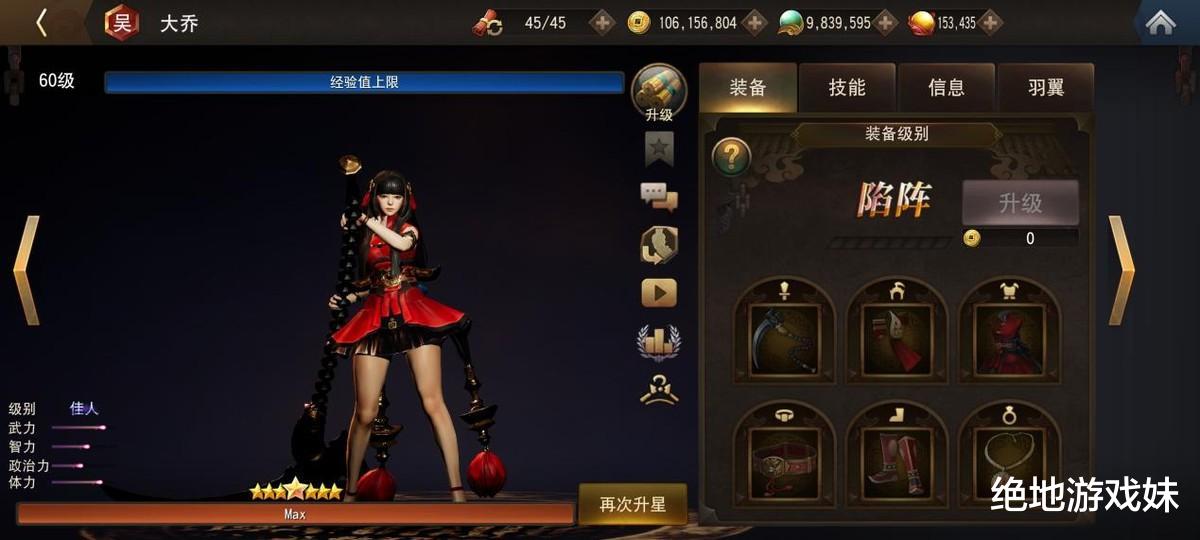This screenshot has height=540, width=1200.
Task: Show the previous hero with left arrow
Action: 26,270
